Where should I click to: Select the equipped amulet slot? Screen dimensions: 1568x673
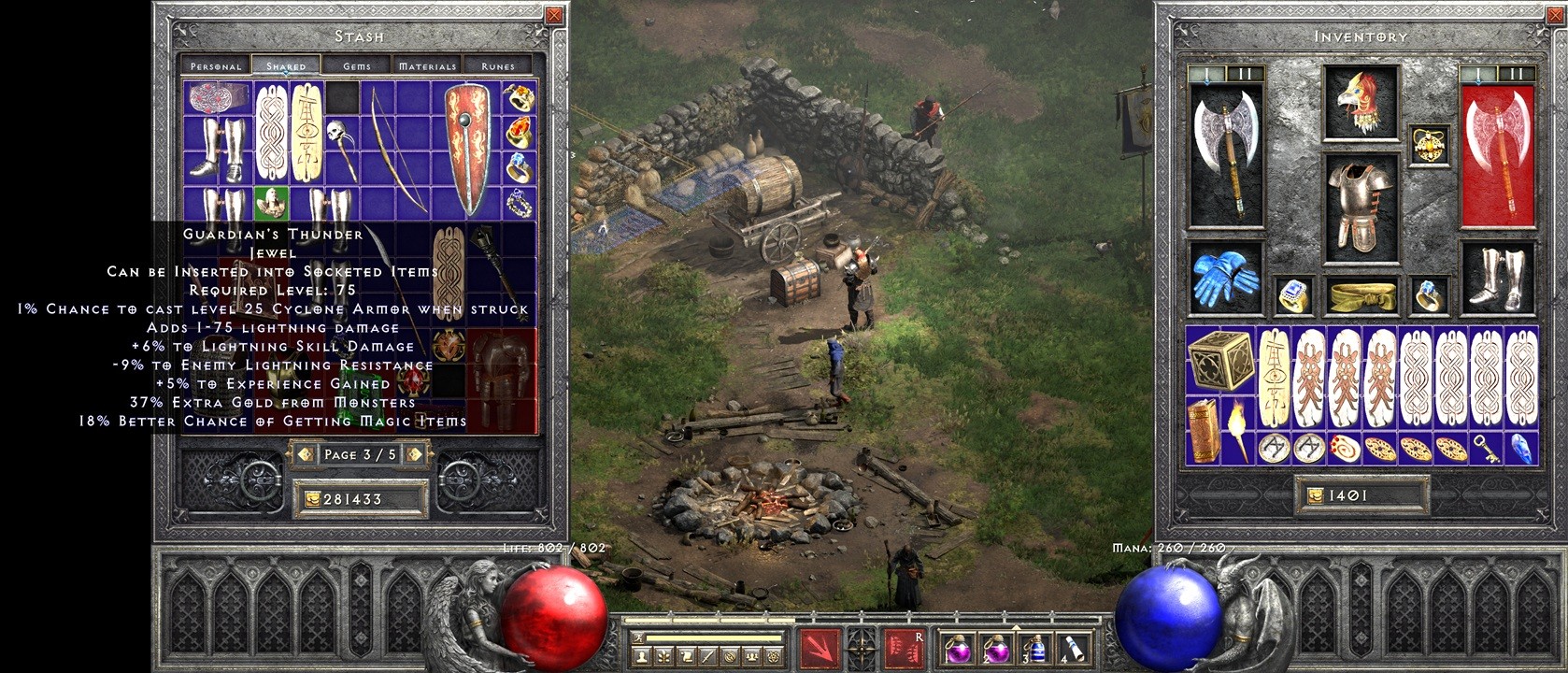pyautogui.click(x=1428, y=145)
